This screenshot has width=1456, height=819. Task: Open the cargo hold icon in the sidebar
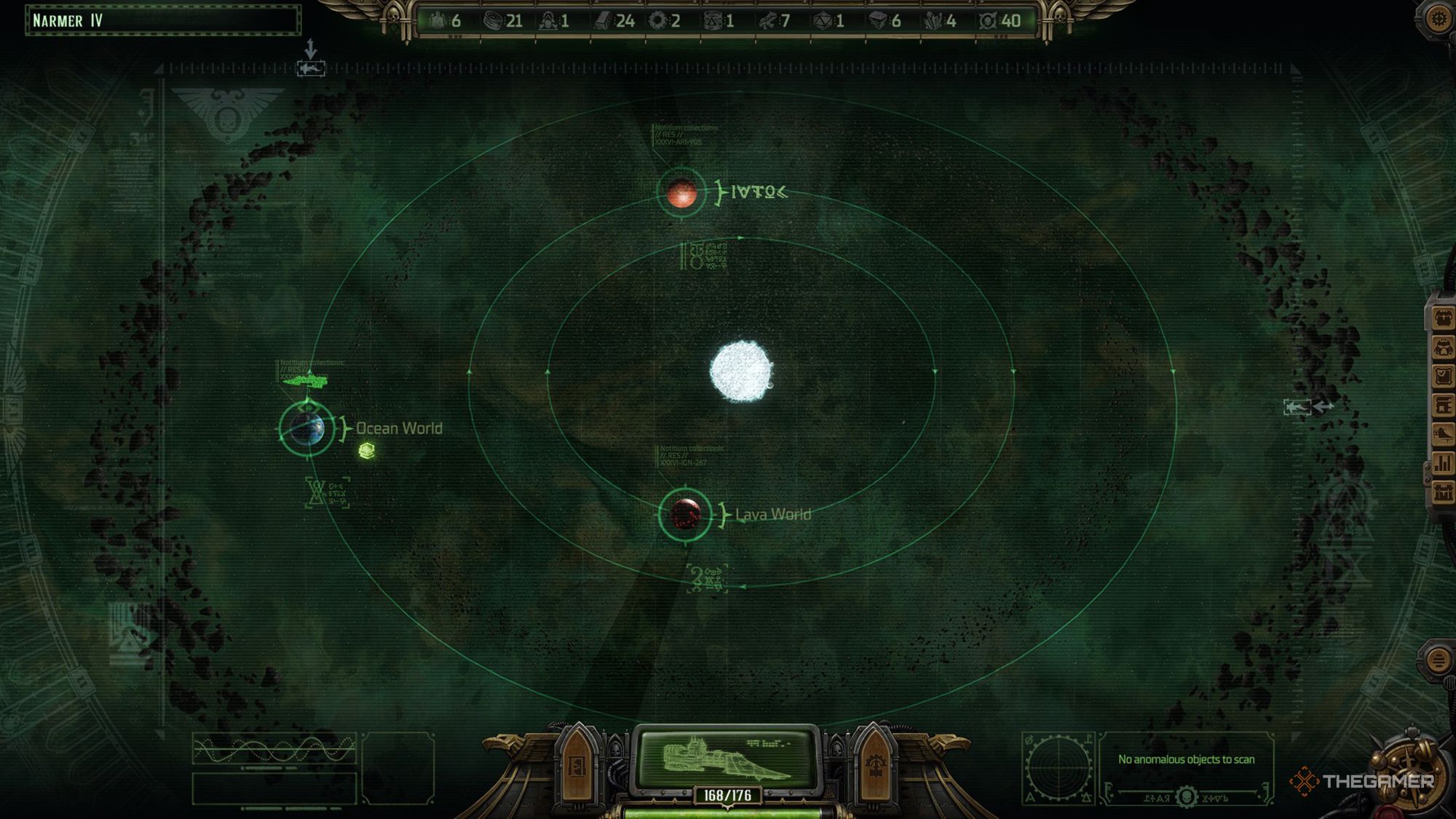(1443, 405)
